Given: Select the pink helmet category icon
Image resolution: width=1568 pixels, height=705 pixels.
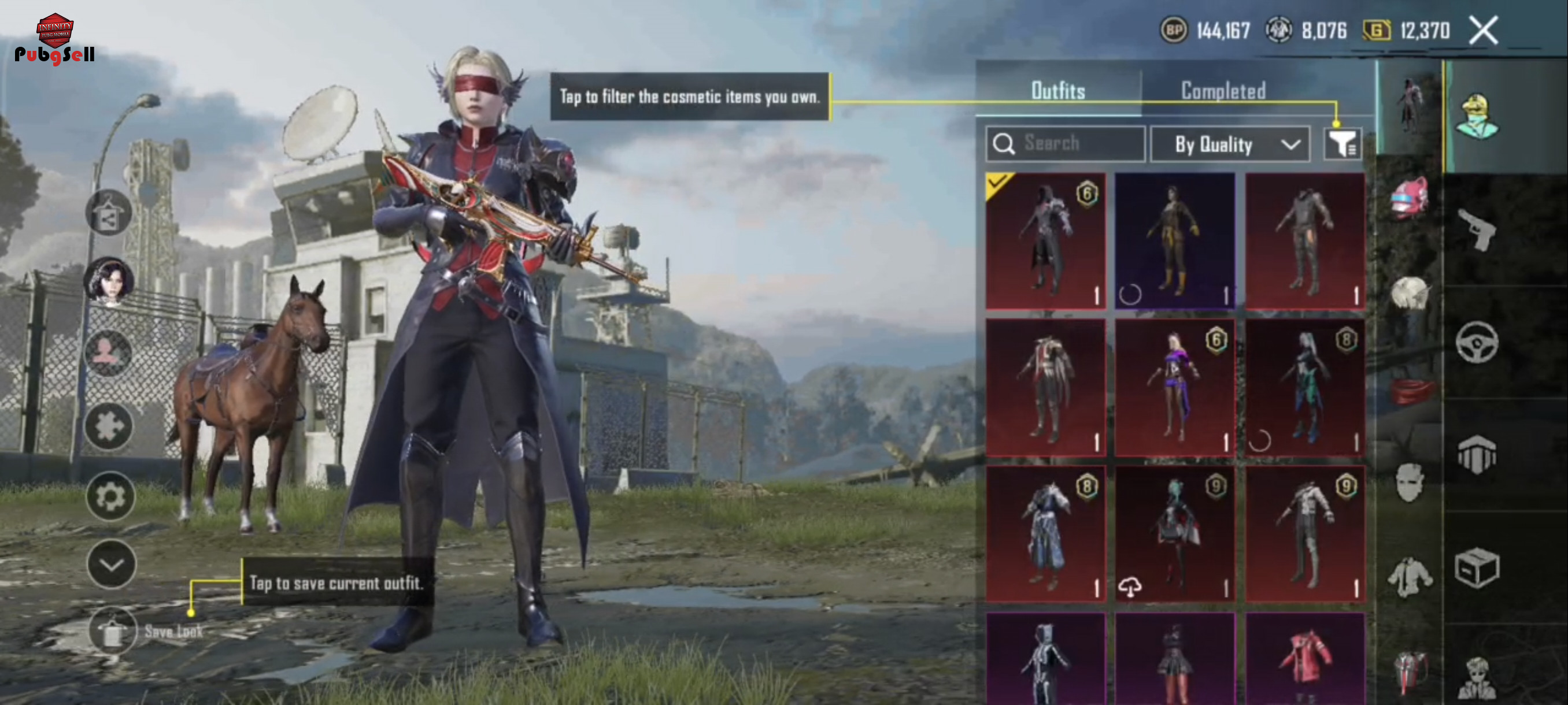Looking at the screenshot, I should pyautogui.click(x=1409, y=198).
